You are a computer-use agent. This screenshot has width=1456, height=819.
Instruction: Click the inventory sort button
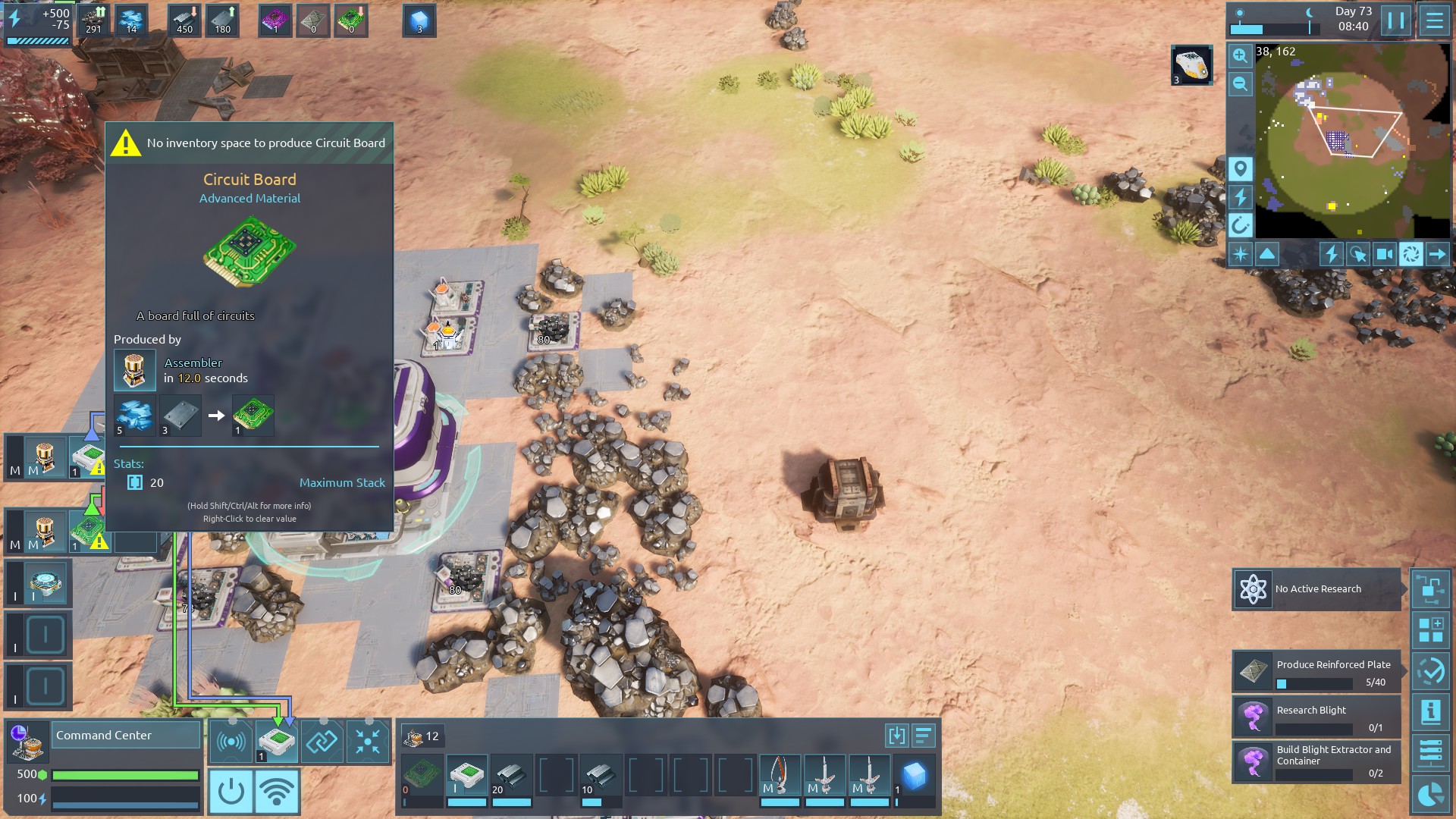point(923,736)
